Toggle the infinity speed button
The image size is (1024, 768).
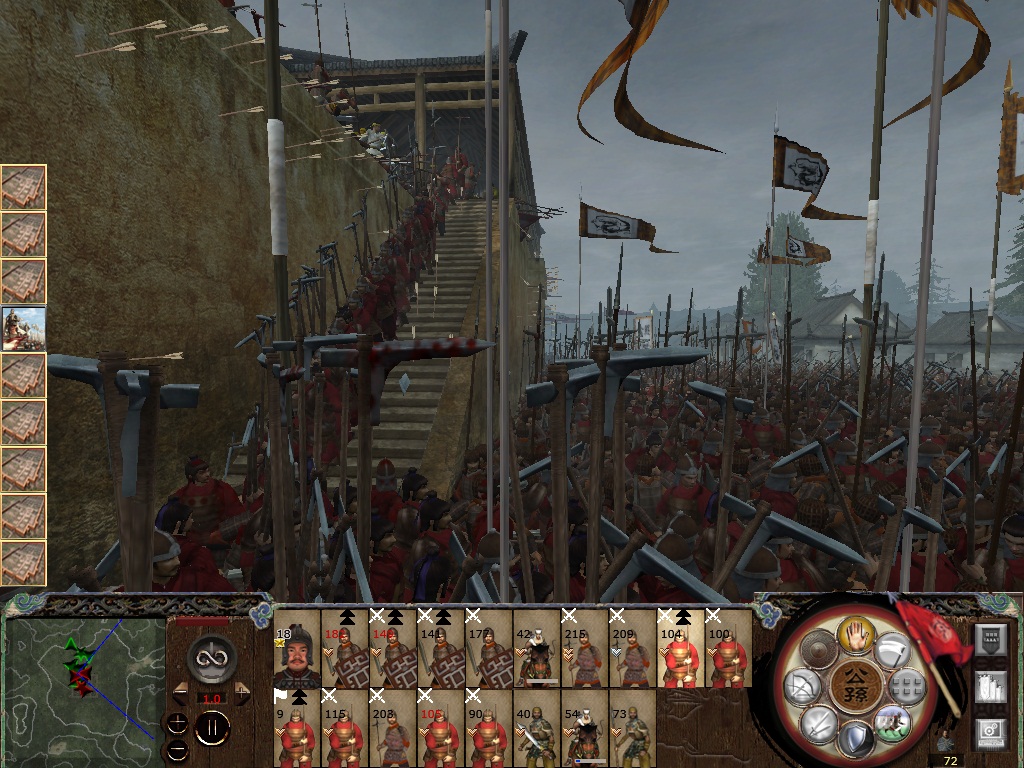coord(211,658)
